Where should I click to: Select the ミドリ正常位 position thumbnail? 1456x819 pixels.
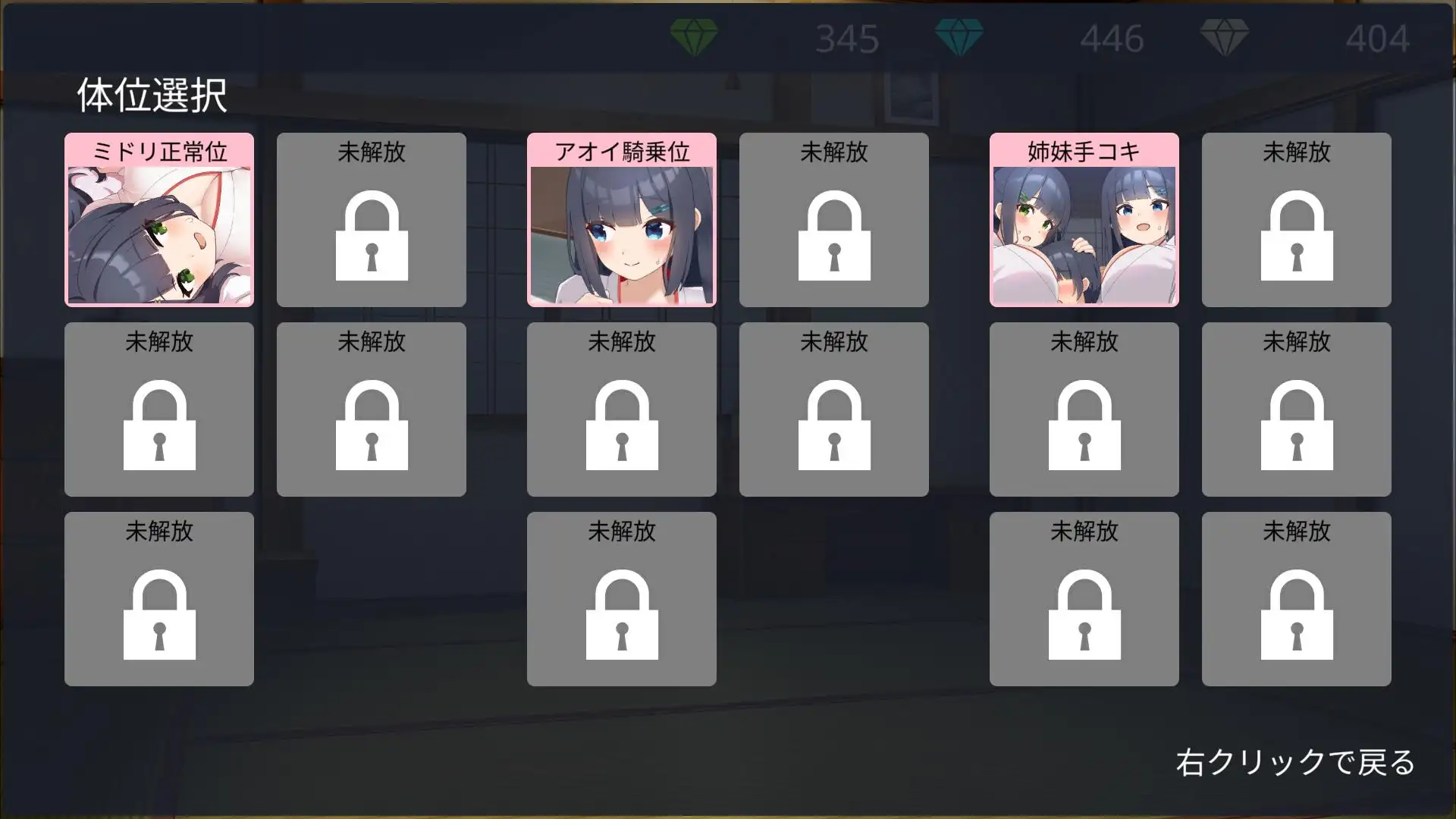click(158, 220)
